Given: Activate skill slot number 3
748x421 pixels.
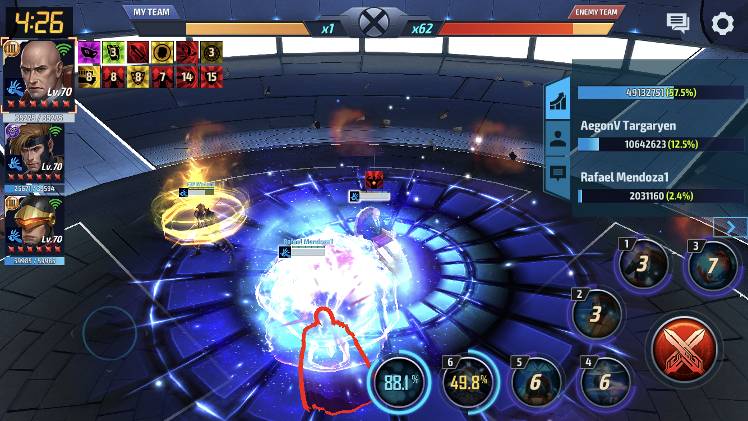Looking at the screenshot, I should coord(710,267).
